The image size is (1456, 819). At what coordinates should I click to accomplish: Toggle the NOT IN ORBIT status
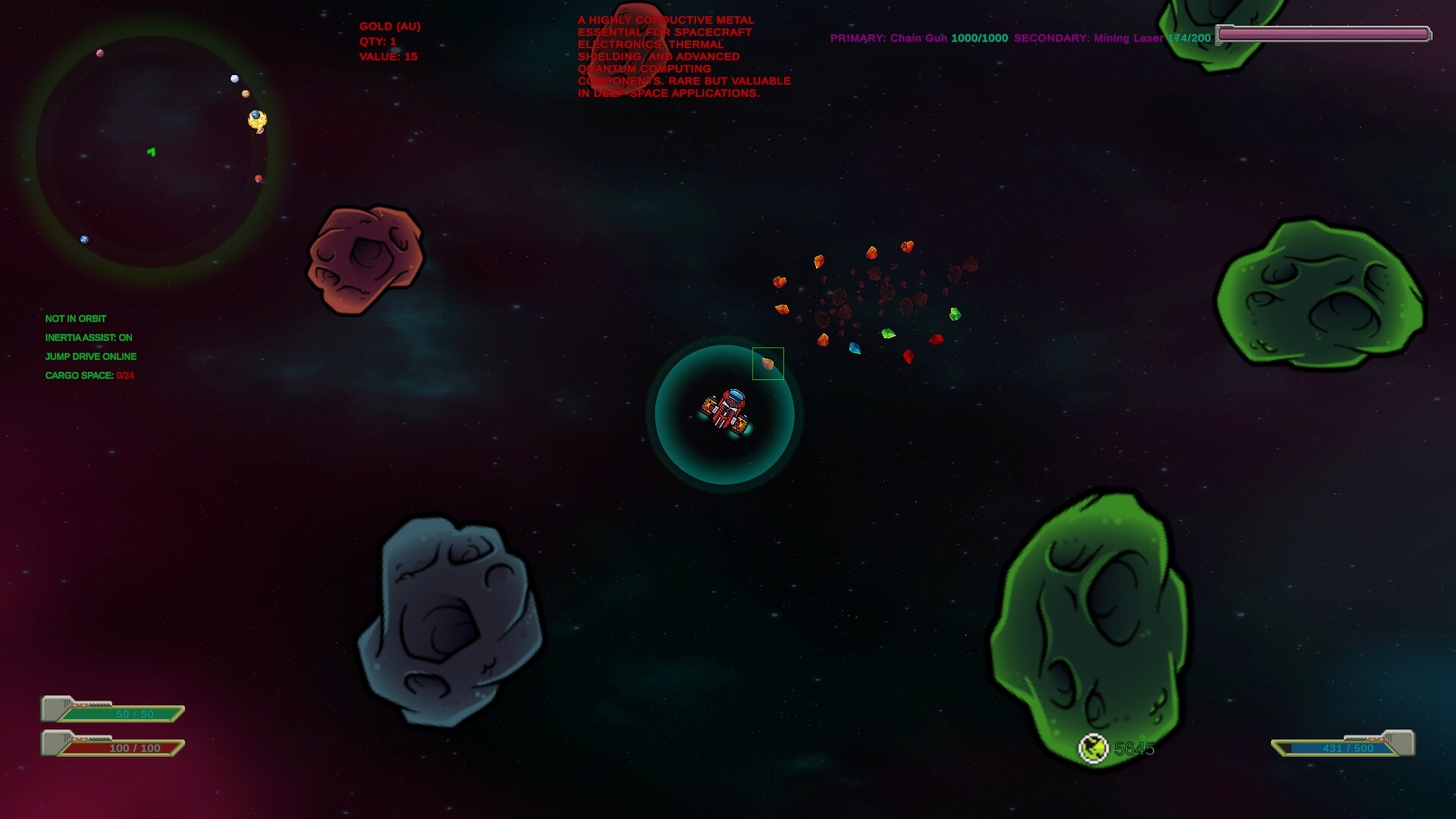point(76,318)
